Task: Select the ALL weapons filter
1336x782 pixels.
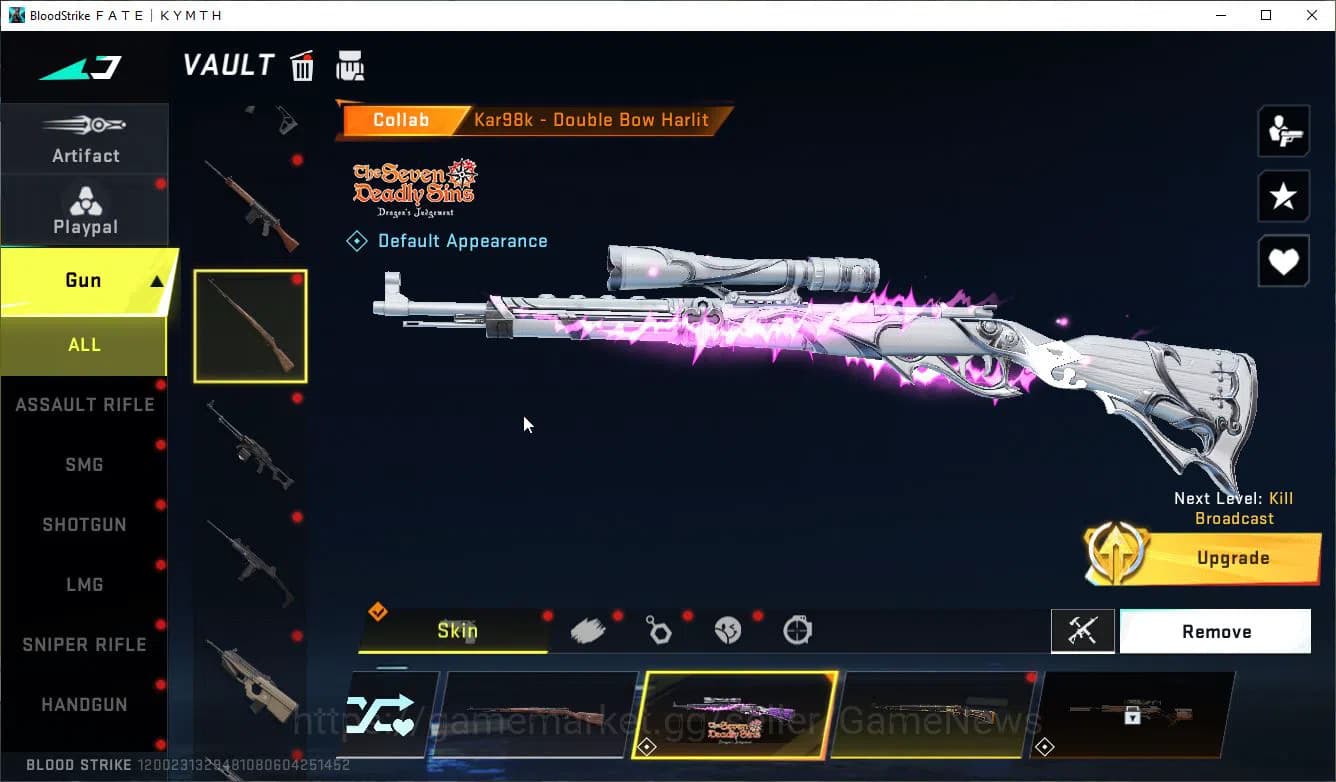Action: click(84, 344)
